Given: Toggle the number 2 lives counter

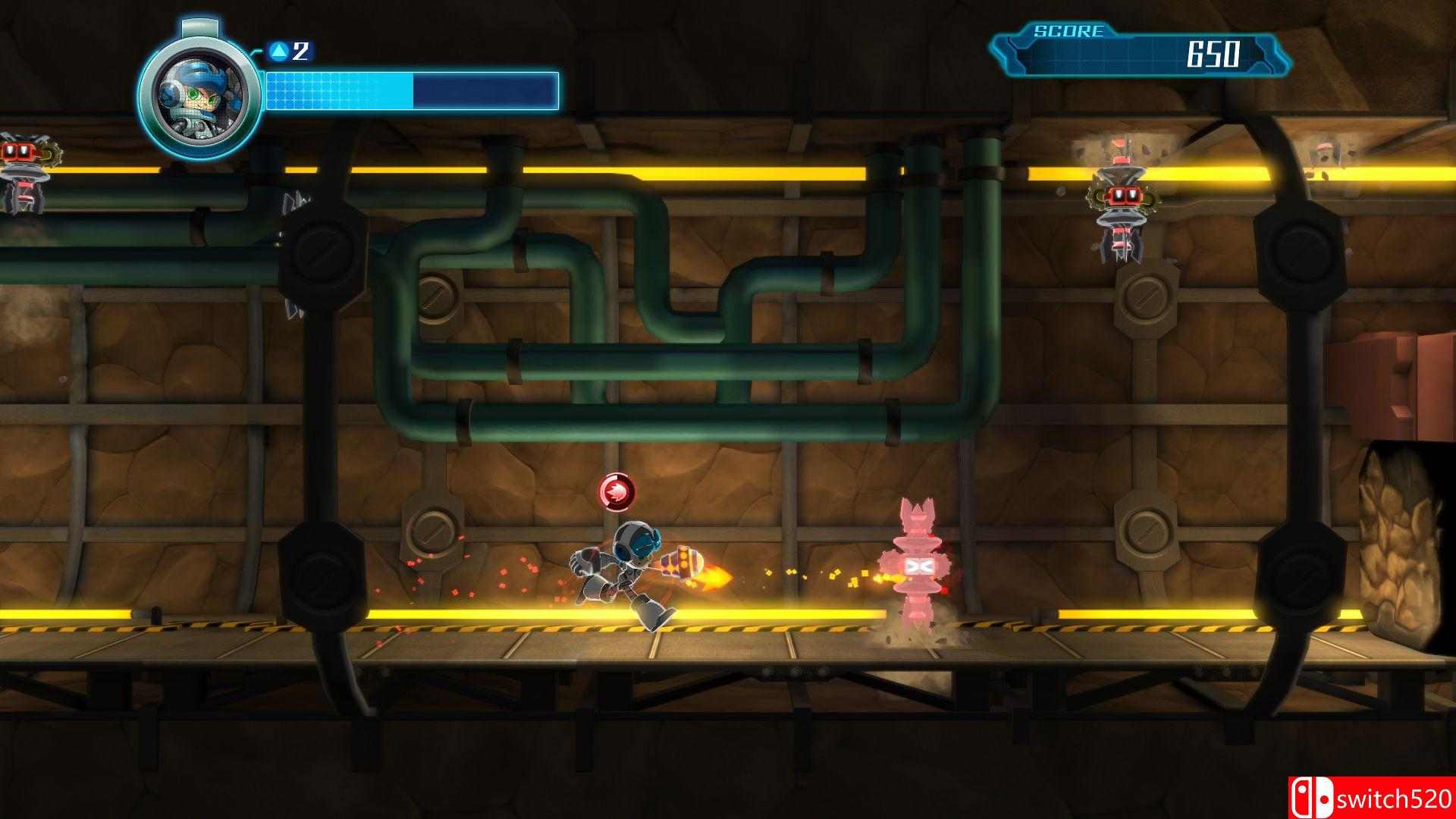Looking at the screenshot, I should [x=302, y=50].
